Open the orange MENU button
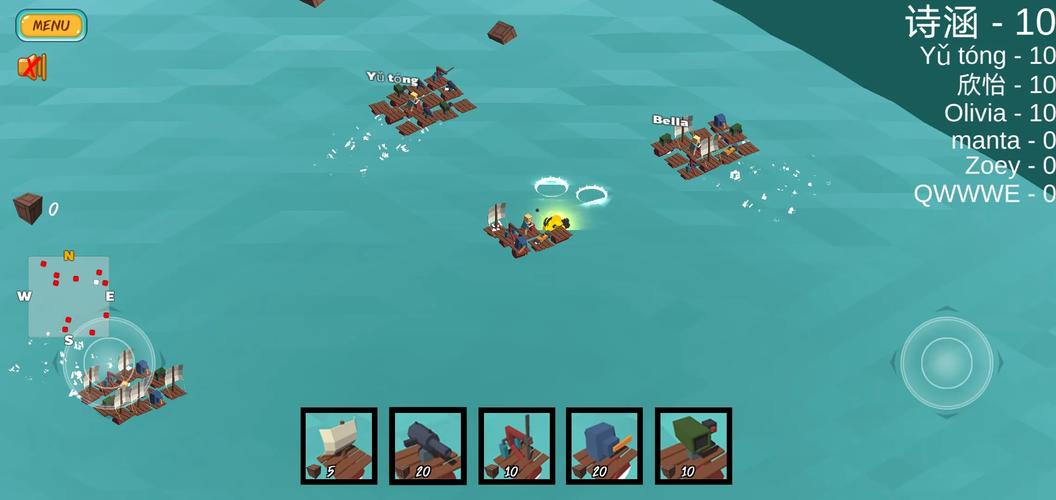Viewport: 1056px width, 500px height. pyautogui.click(x=51, y=25)
